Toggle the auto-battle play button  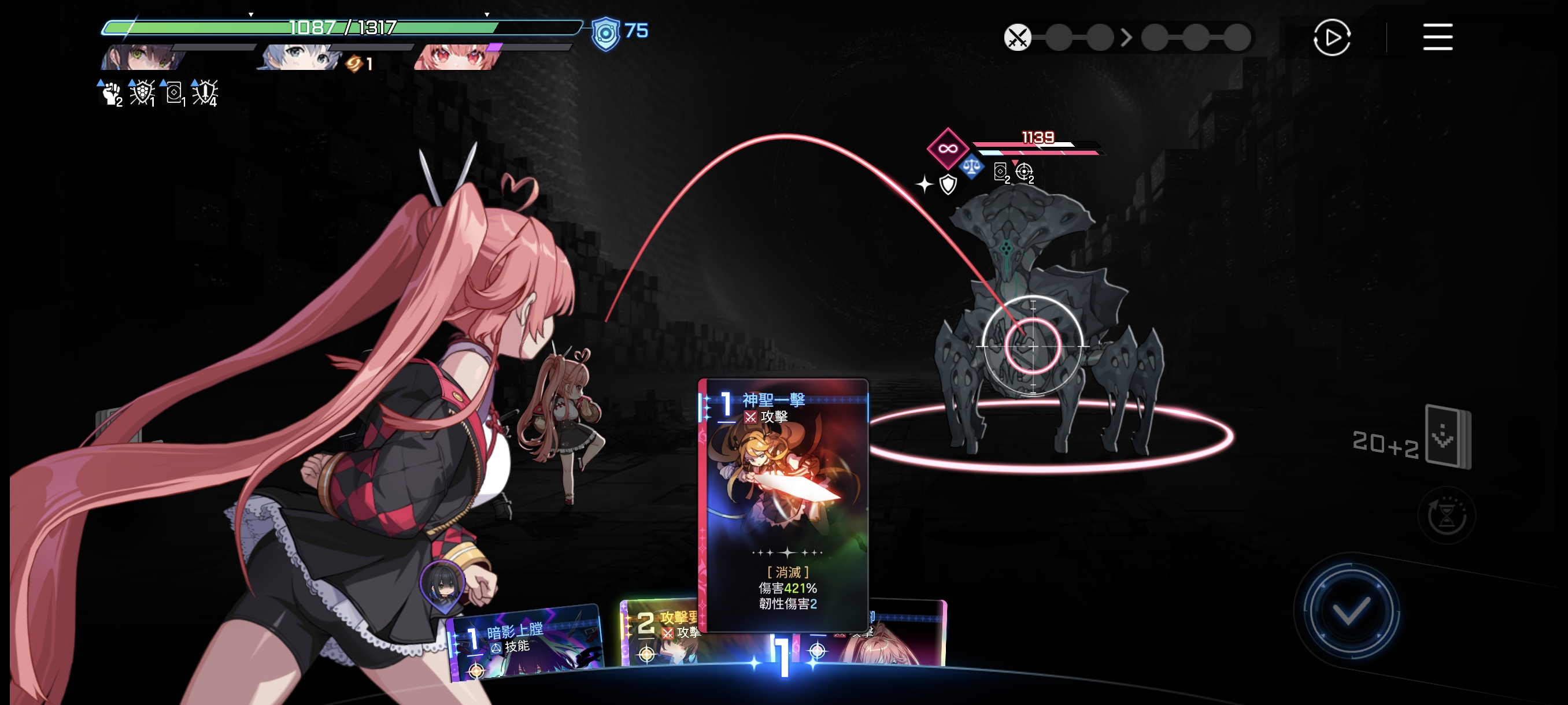pos(1332,37)
